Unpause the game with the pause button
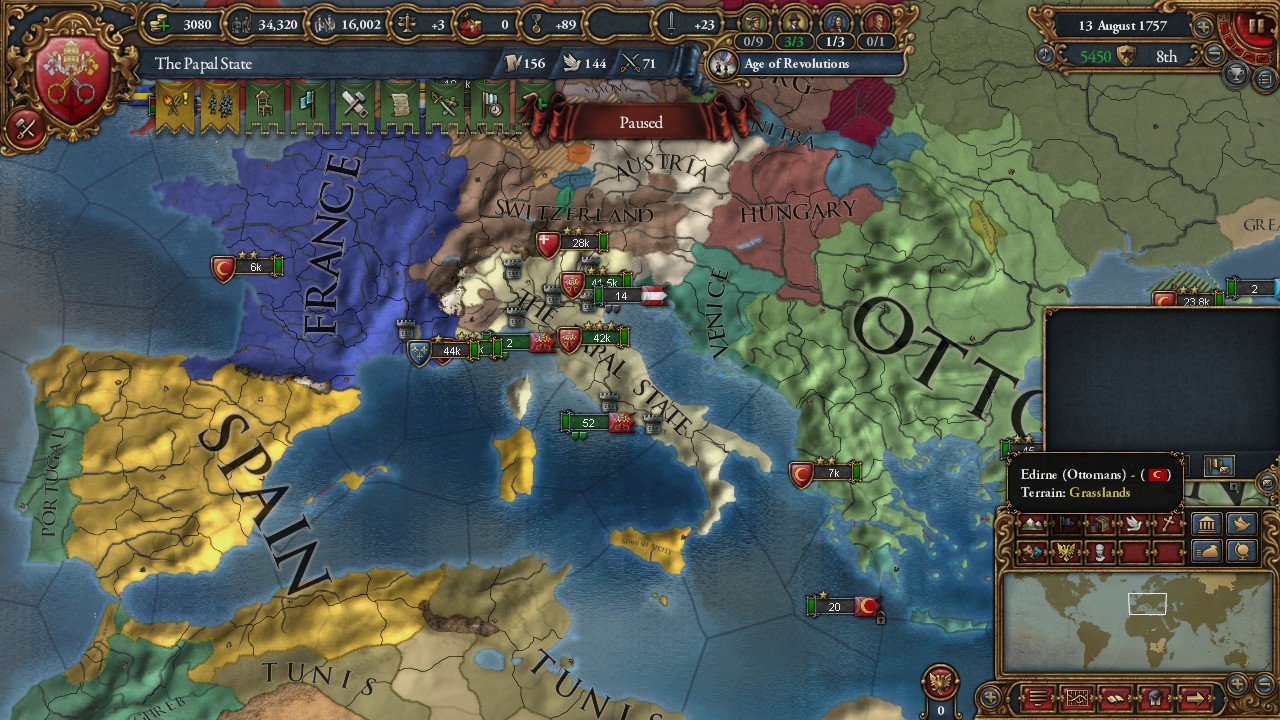The height and width of the screenshot is (720, 1280). [x=1255, y=25]
